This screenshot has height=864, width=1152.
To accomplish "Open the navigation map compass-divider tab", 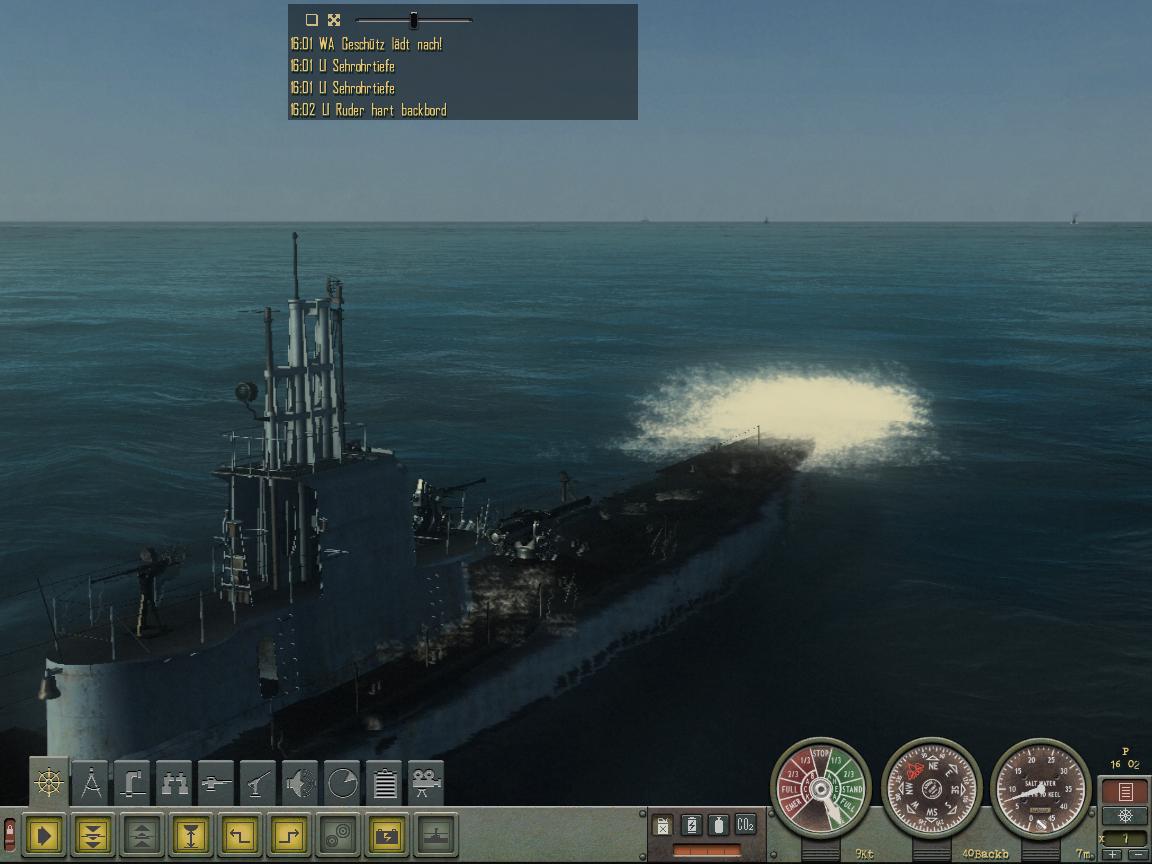I will (91, 783).
